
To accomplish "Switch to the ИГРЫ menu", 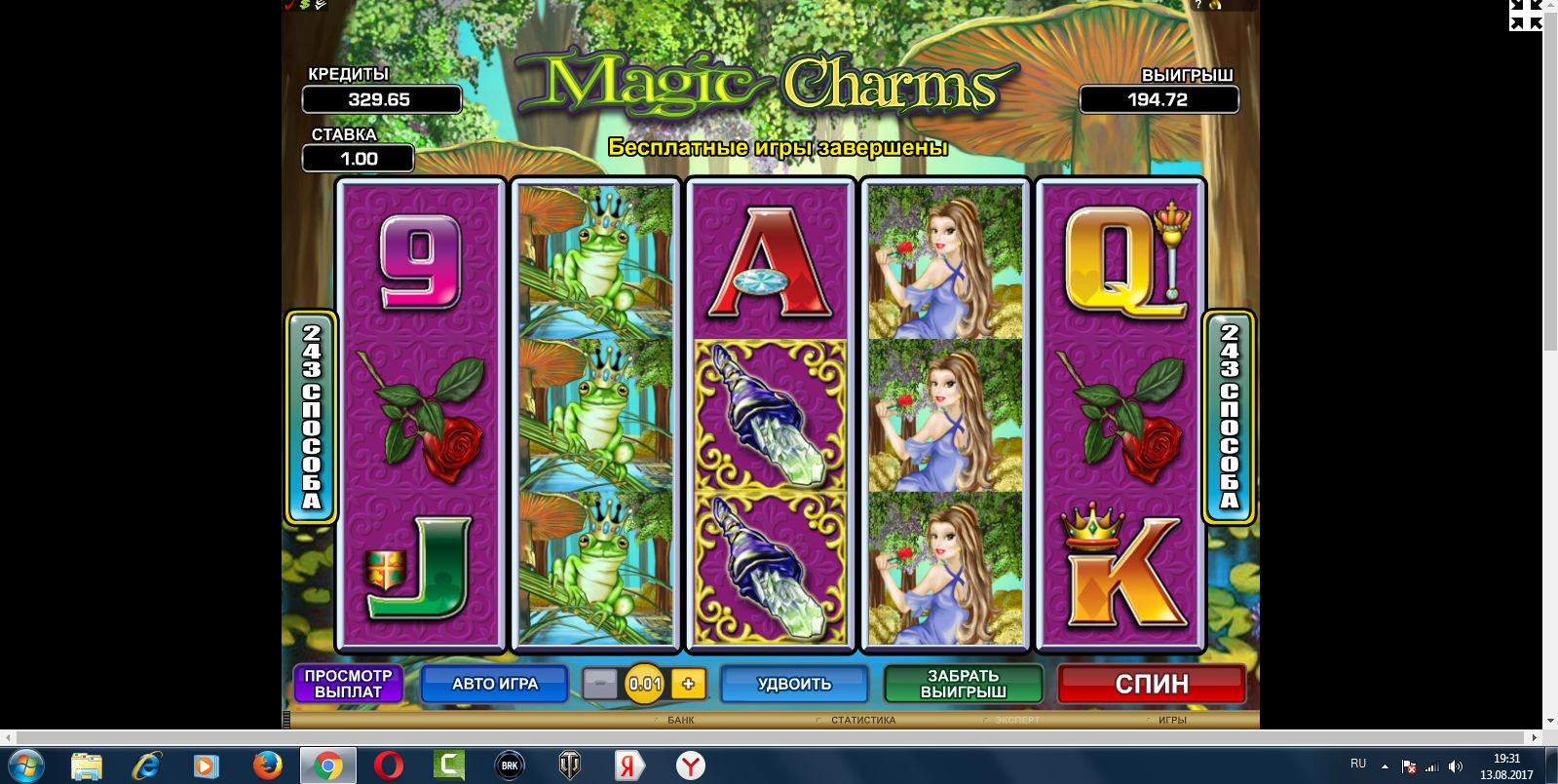I will pyautogui.click(x=1171, y=721).
